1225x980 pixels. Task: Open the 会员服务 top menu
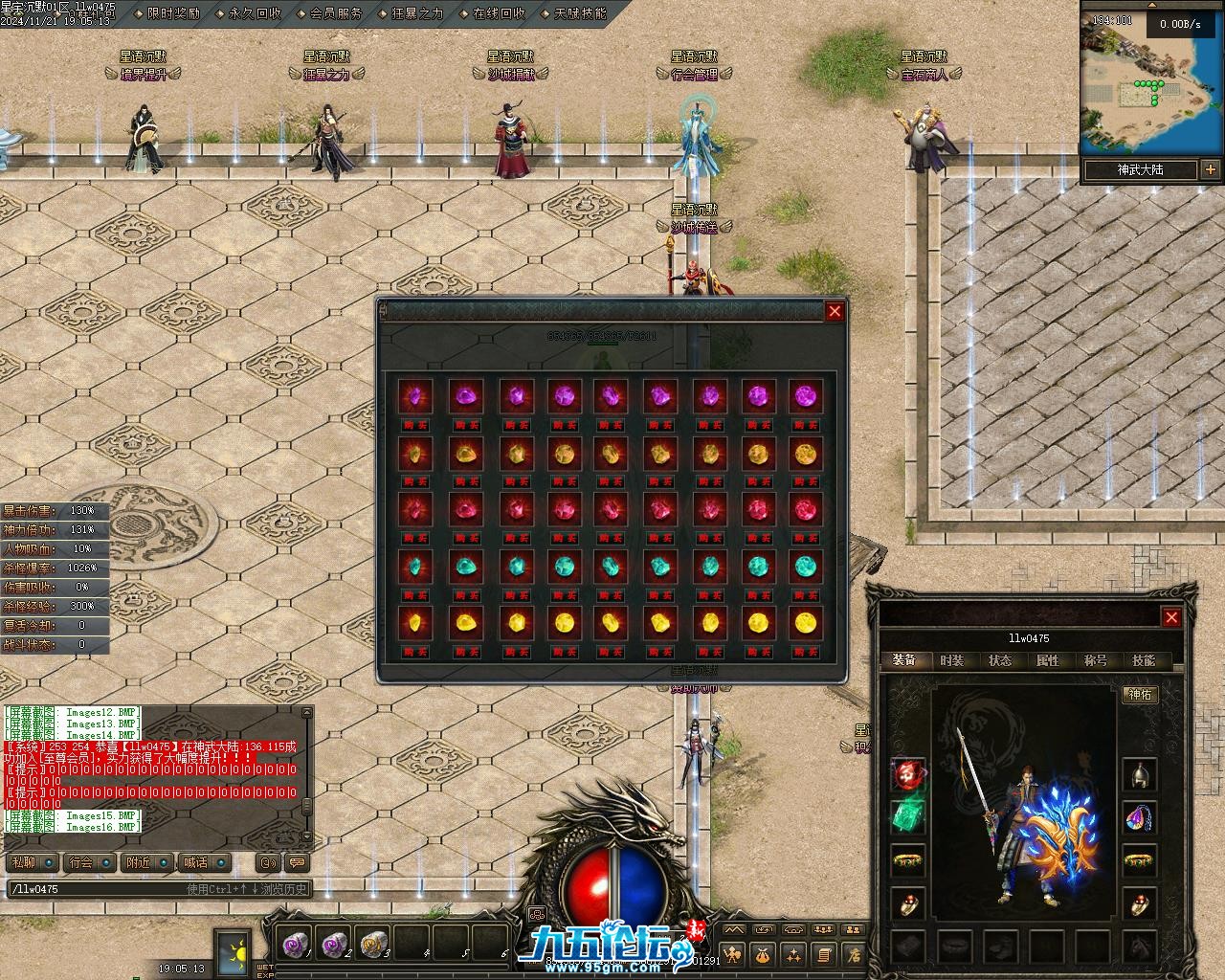pyautogui.click(x=336, y=13)
